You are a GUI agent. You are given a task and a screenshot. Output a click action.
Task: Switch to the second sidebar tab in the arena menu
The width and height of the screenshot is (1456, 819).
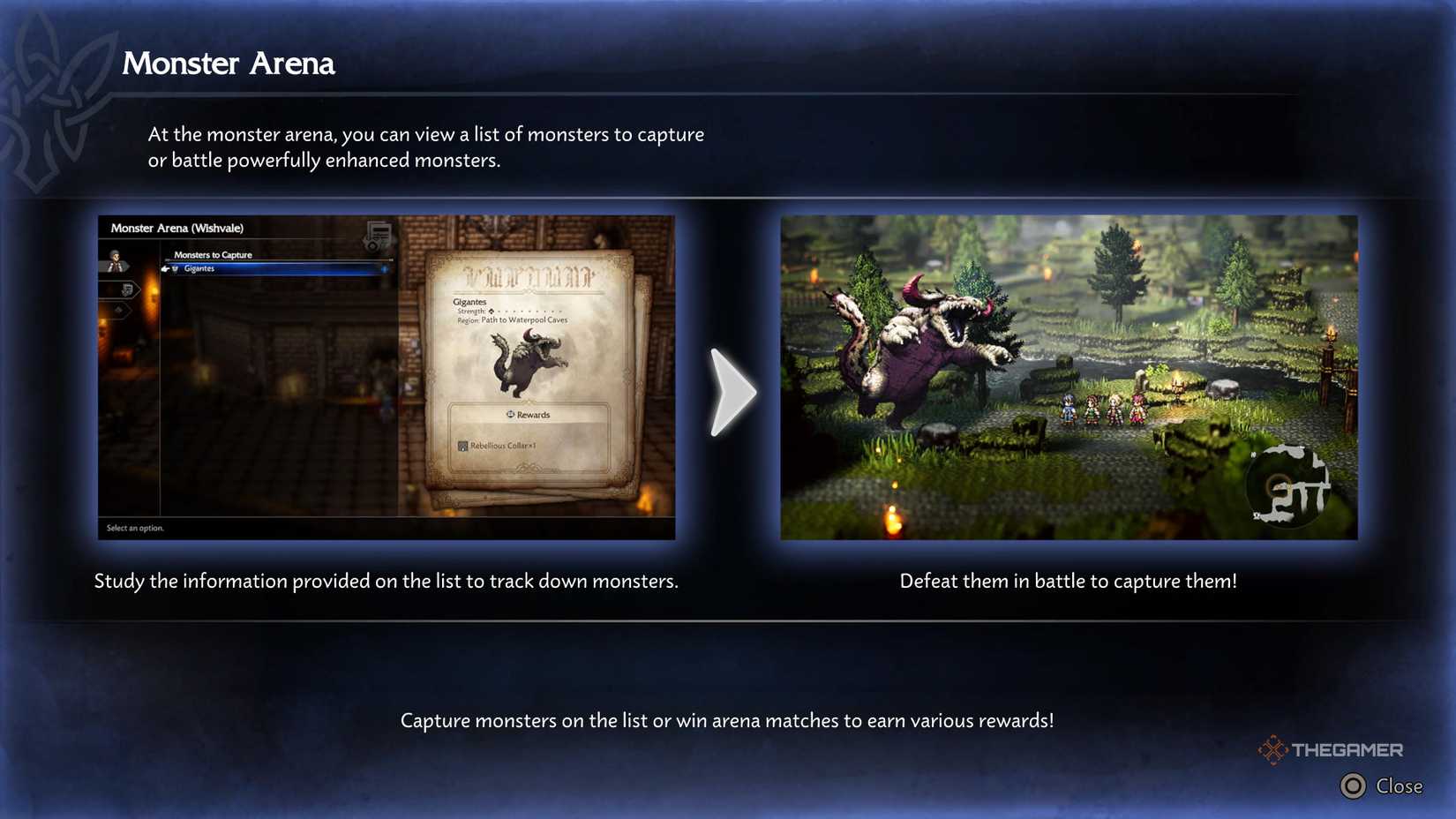[126, 290]
